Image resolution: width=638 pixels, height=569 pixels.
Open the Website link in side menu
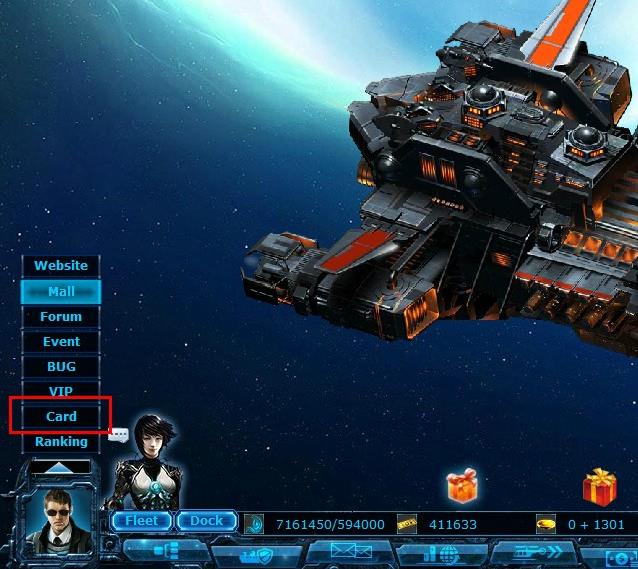(61, 266)
